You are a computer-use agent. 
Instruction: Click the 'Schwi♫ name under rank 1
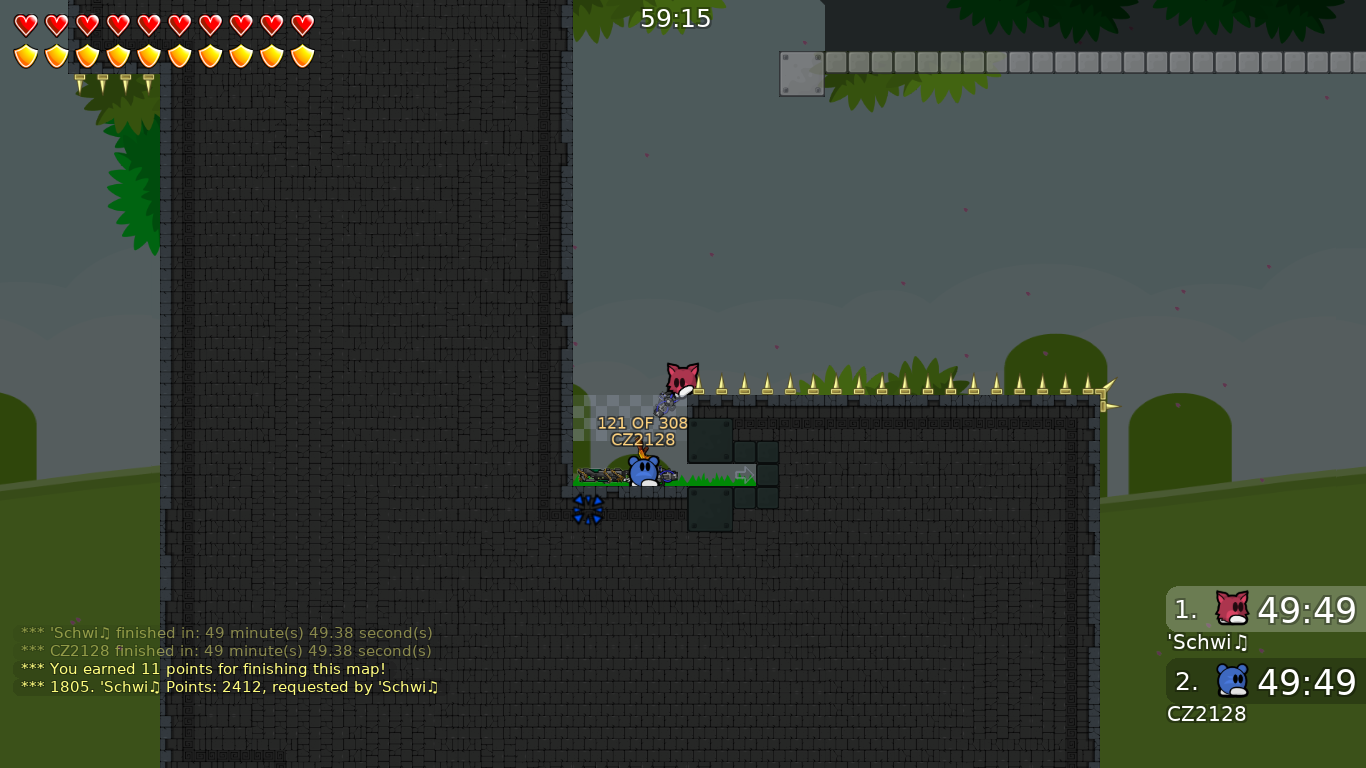1206,643
